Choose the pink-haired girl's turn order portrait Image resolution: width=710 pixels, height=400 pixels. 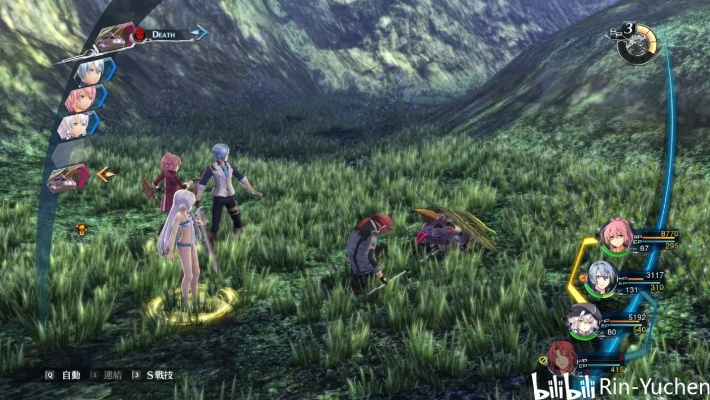pos(80,98)
